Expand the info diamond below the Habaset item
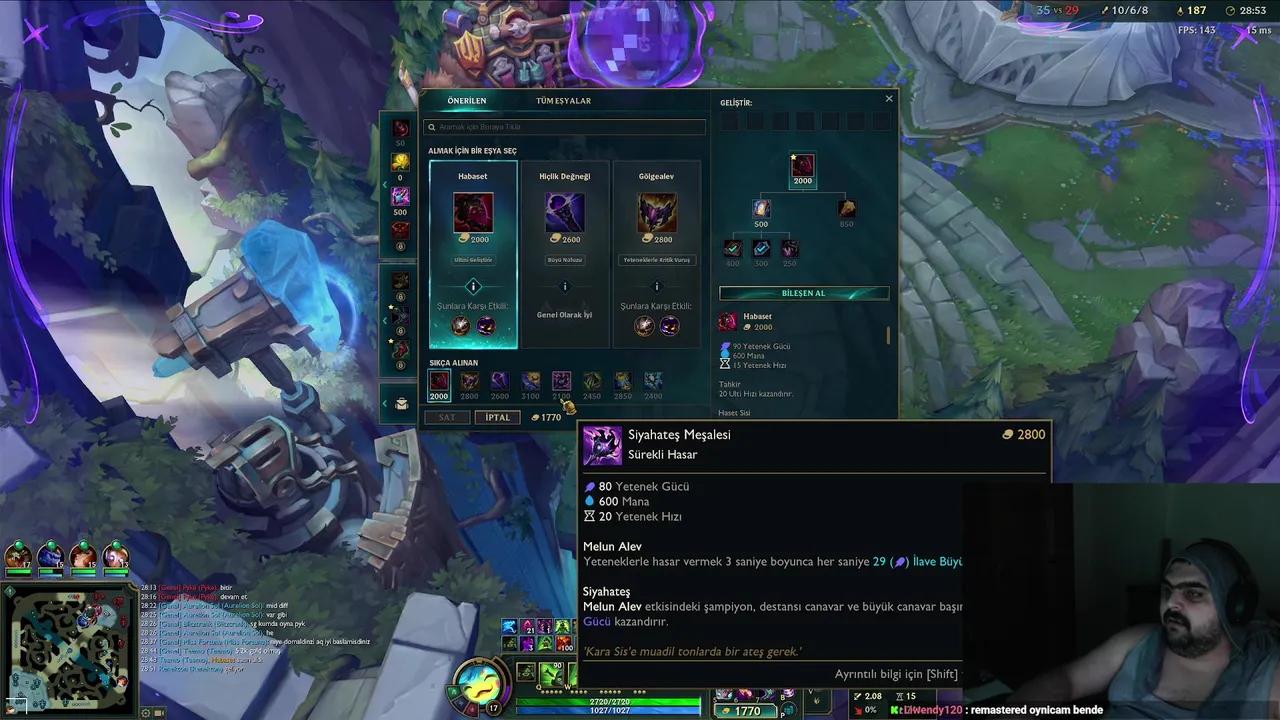The height and width of the screenshot is (720, 1280). (x=472, y=287)
